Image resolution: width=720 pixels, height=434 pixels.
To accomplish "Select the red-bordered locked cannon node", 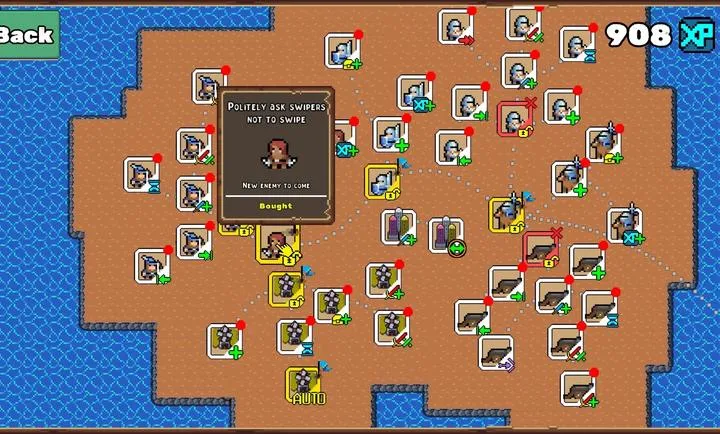I will [541, 249].
